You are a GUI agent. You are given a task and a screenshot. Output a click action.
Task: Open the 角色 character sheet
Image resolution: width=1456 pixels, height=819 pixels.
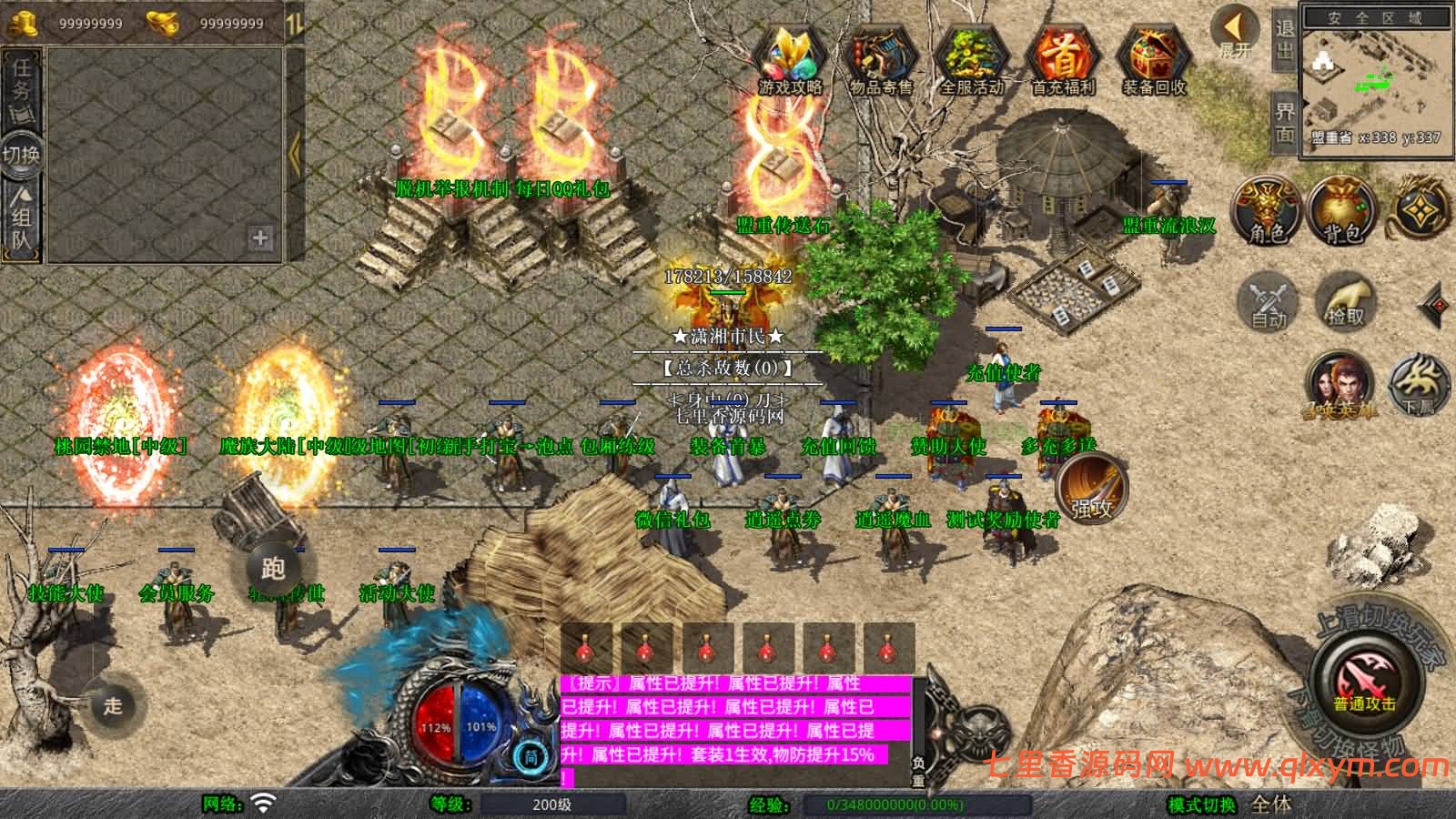coord(1266,210)
